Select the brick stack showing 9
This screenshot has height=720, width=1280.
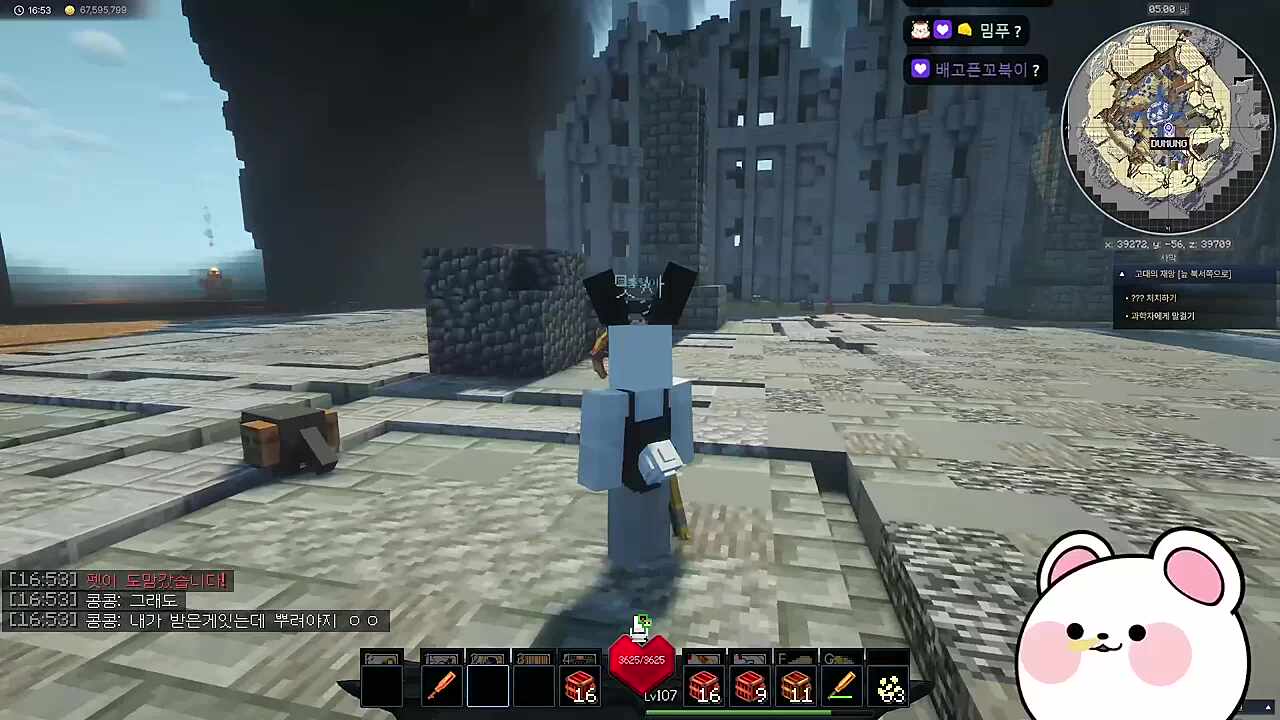tap(750, 686)
